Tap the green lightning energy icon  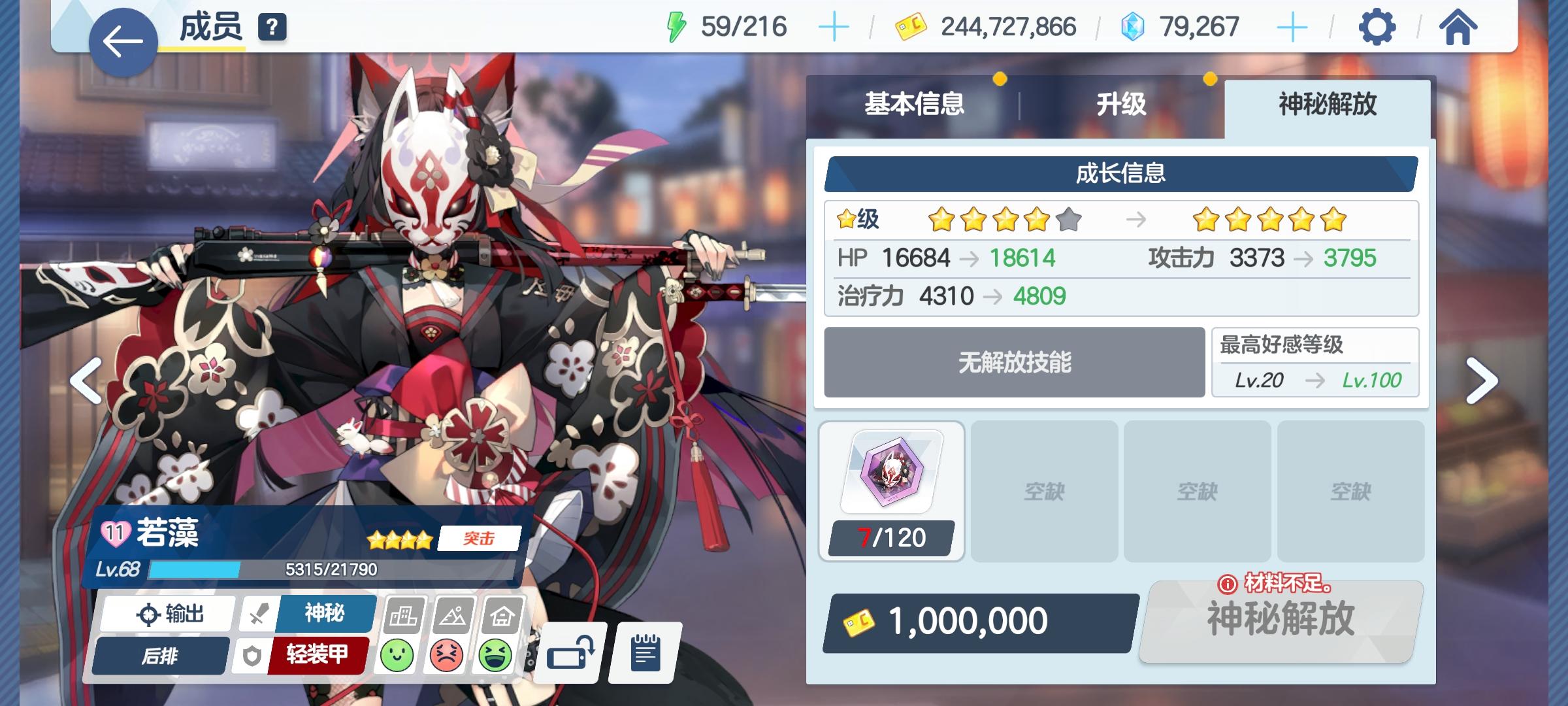[676, 25]
